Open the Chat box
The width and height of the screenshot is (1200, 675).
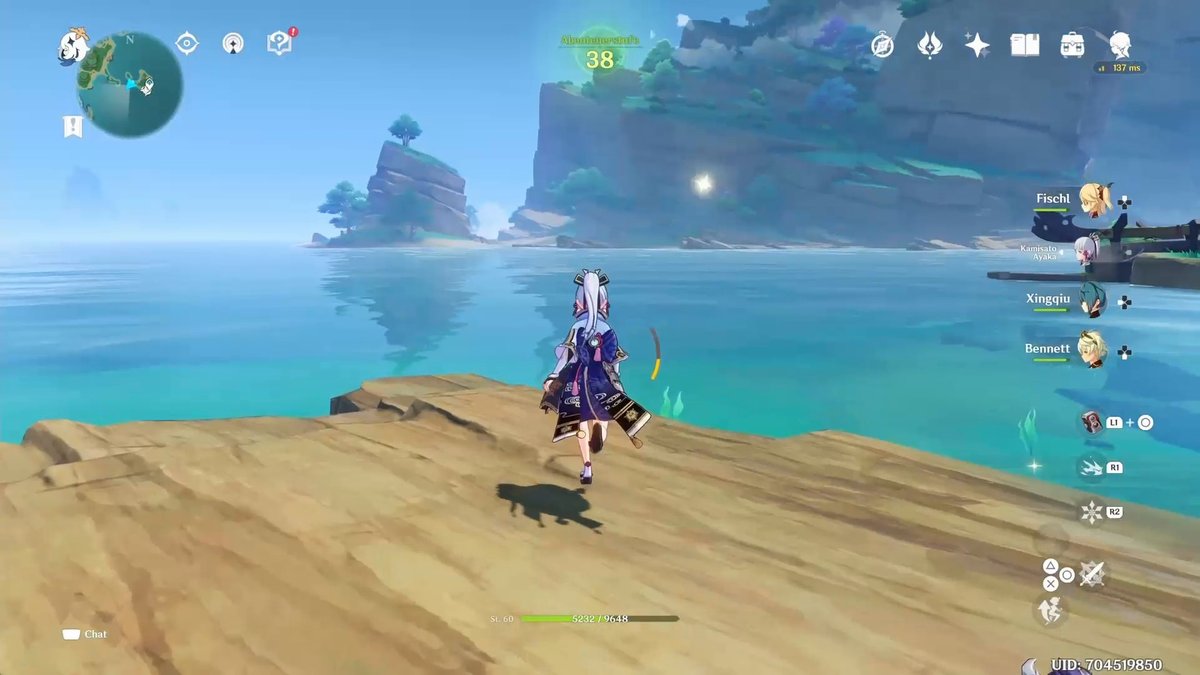(x=85, y=634)
